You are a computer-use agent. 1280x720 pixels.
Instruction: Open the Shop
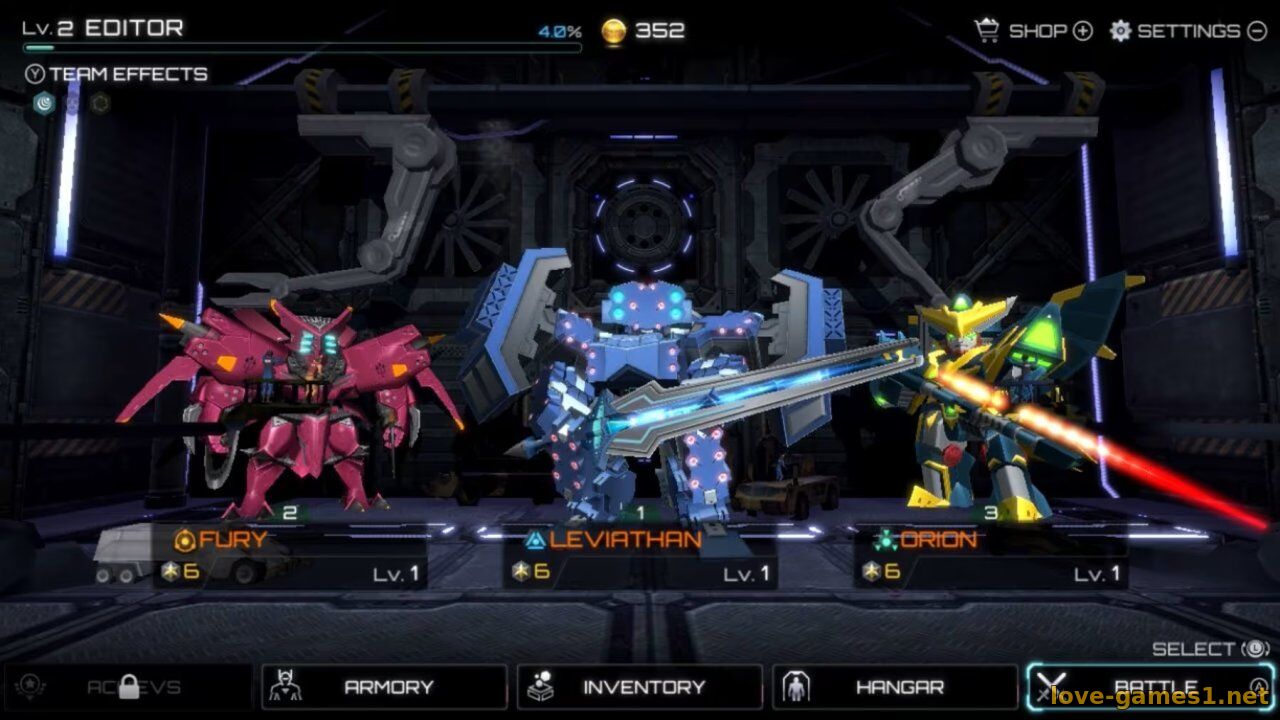(1034, 31)
